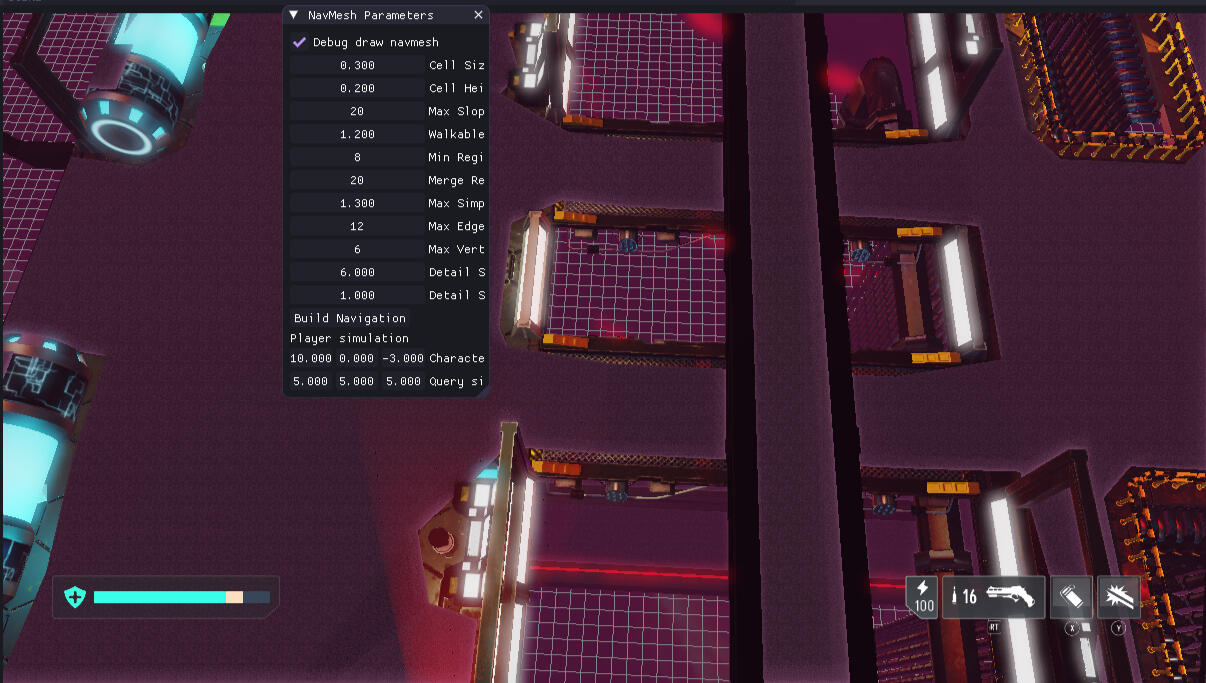Screen dimensions: 1206x683
Task: Edit the Detail field showing 1.000
Action: [357, 295]
